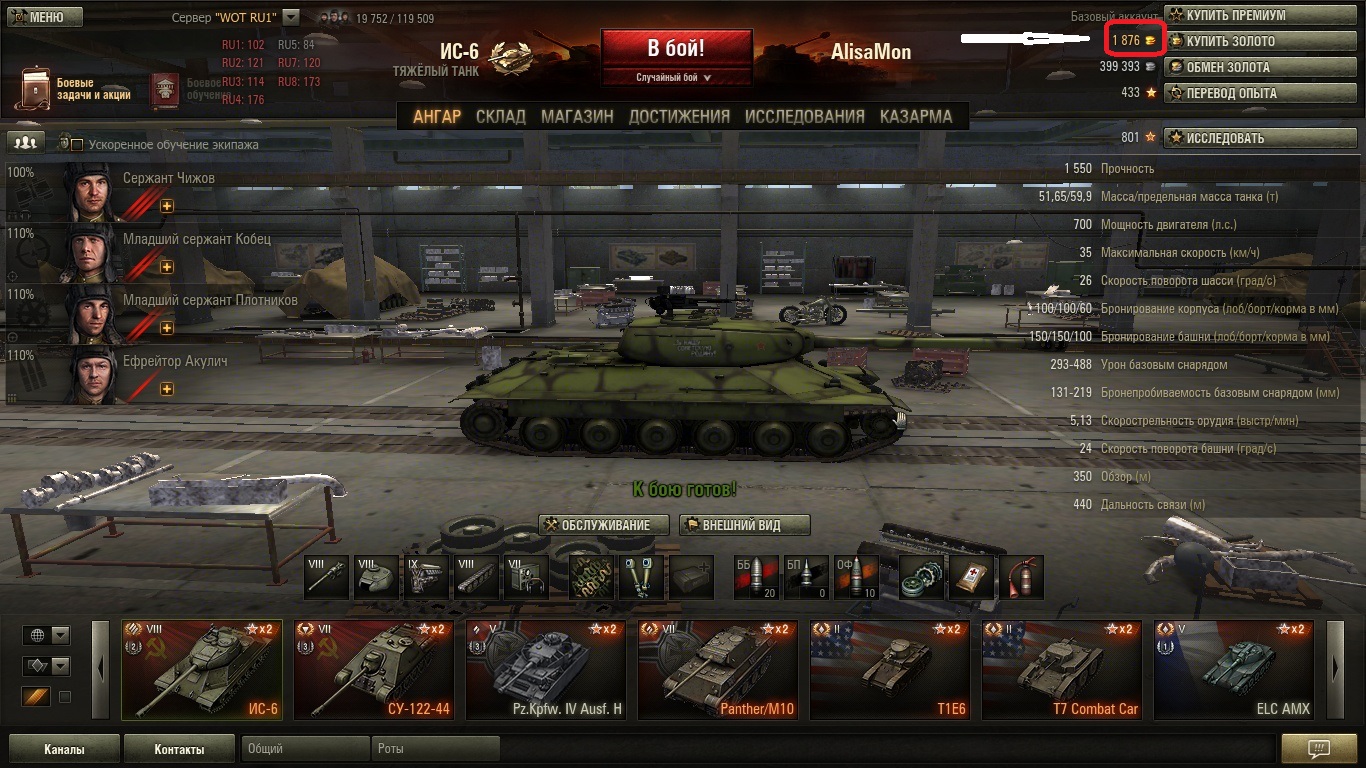Open the МЕНЮ button
1366x768 pixels.
pos(45,17)
